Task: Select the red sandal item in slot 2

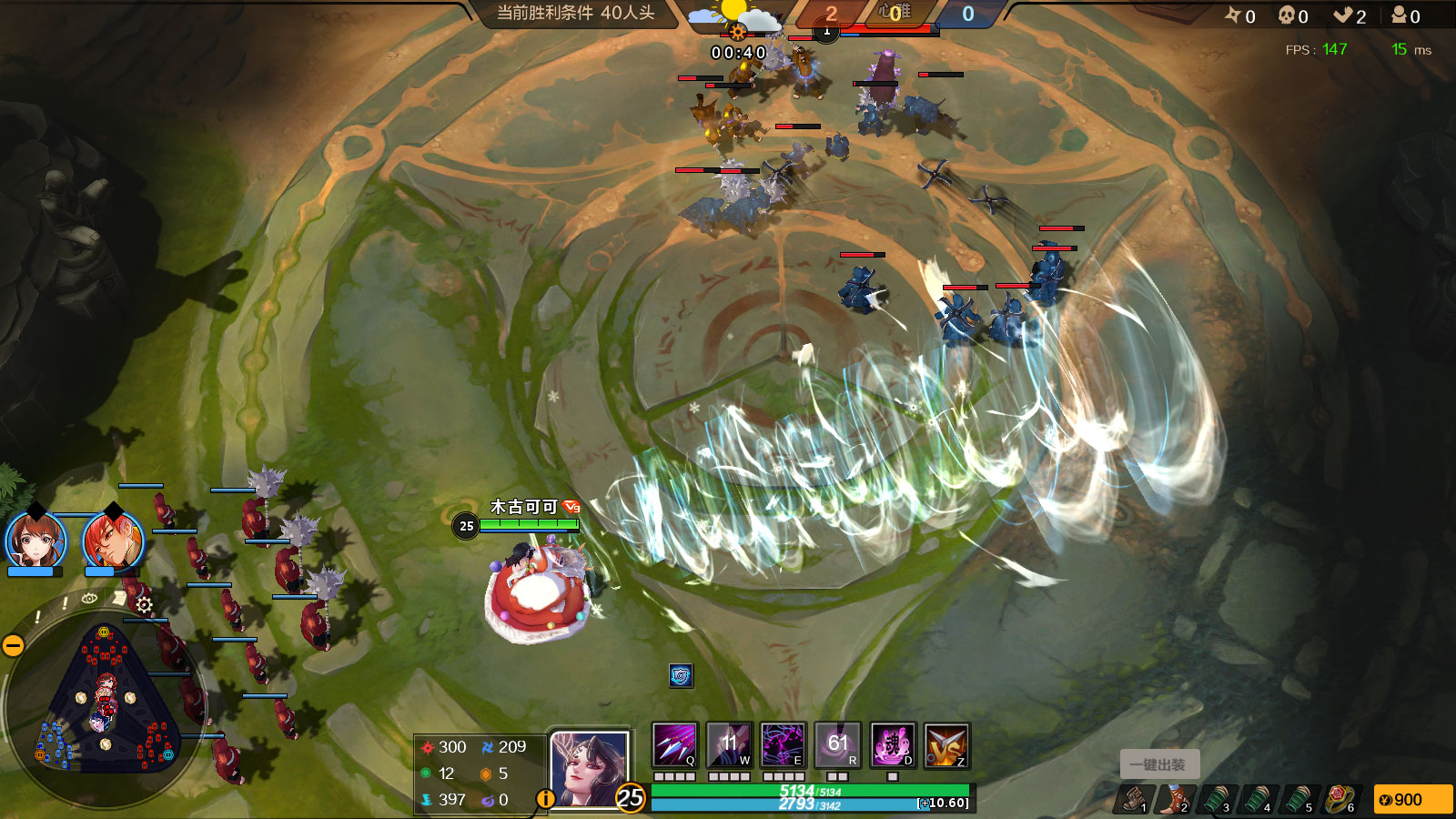Action: [x=1174, y=799]
